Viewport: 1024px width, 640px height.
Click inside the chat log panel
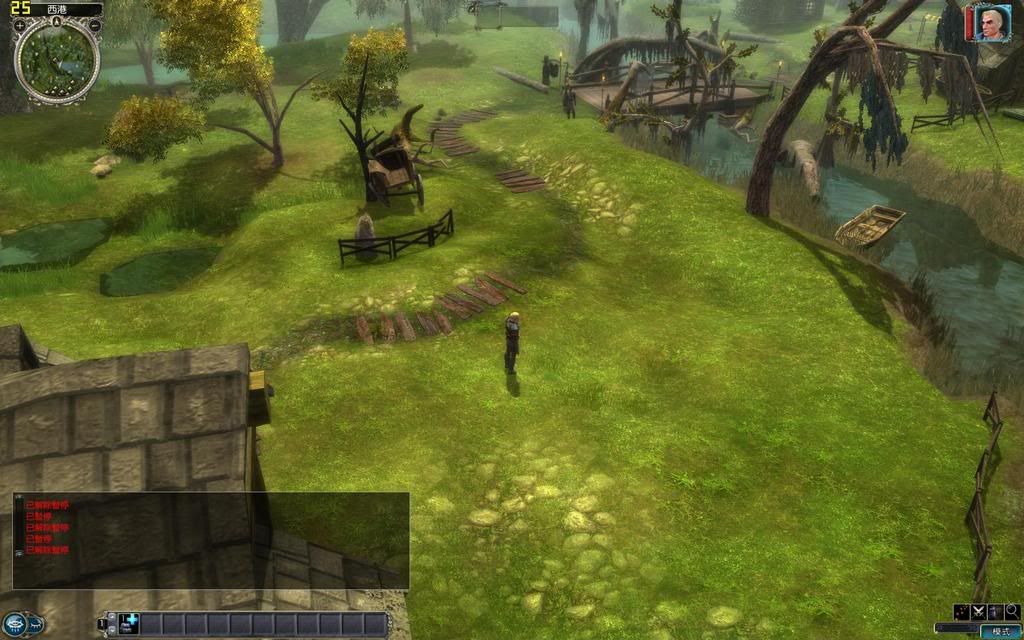210,540
